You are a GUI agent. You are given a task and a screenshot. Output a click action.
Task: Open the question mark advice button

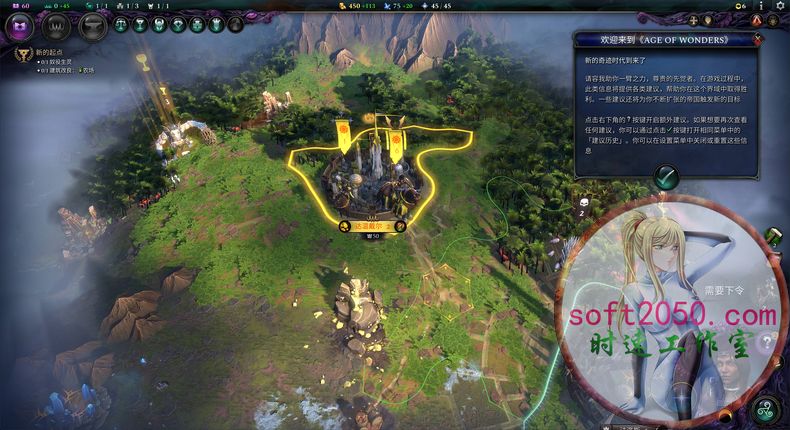click(x=767, y=343)
